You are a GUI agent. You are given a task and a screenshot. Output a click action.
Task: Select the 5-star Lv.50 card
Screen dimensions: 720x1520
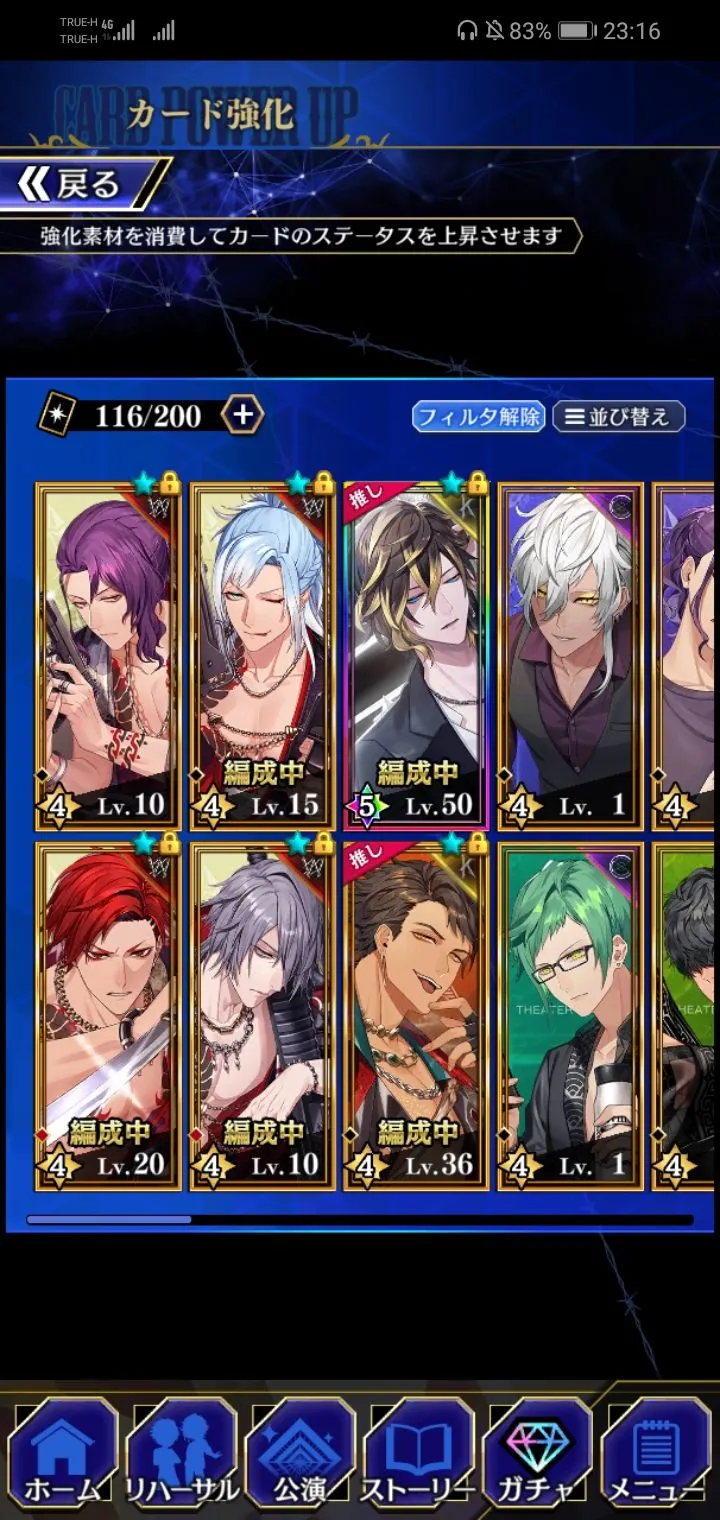416,656
